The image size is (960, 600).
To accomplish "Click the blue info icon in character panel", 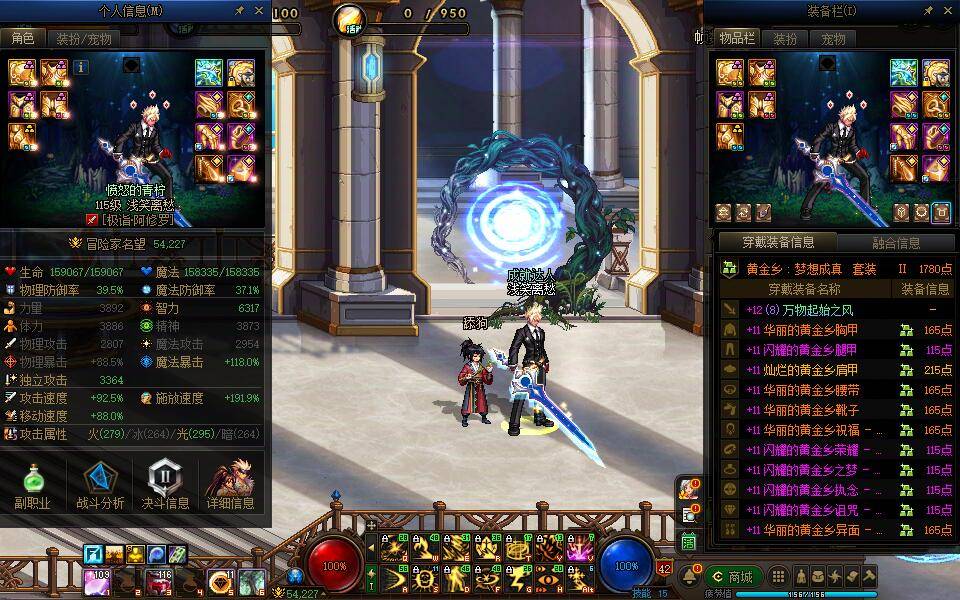I will click(x=81, y=67).
